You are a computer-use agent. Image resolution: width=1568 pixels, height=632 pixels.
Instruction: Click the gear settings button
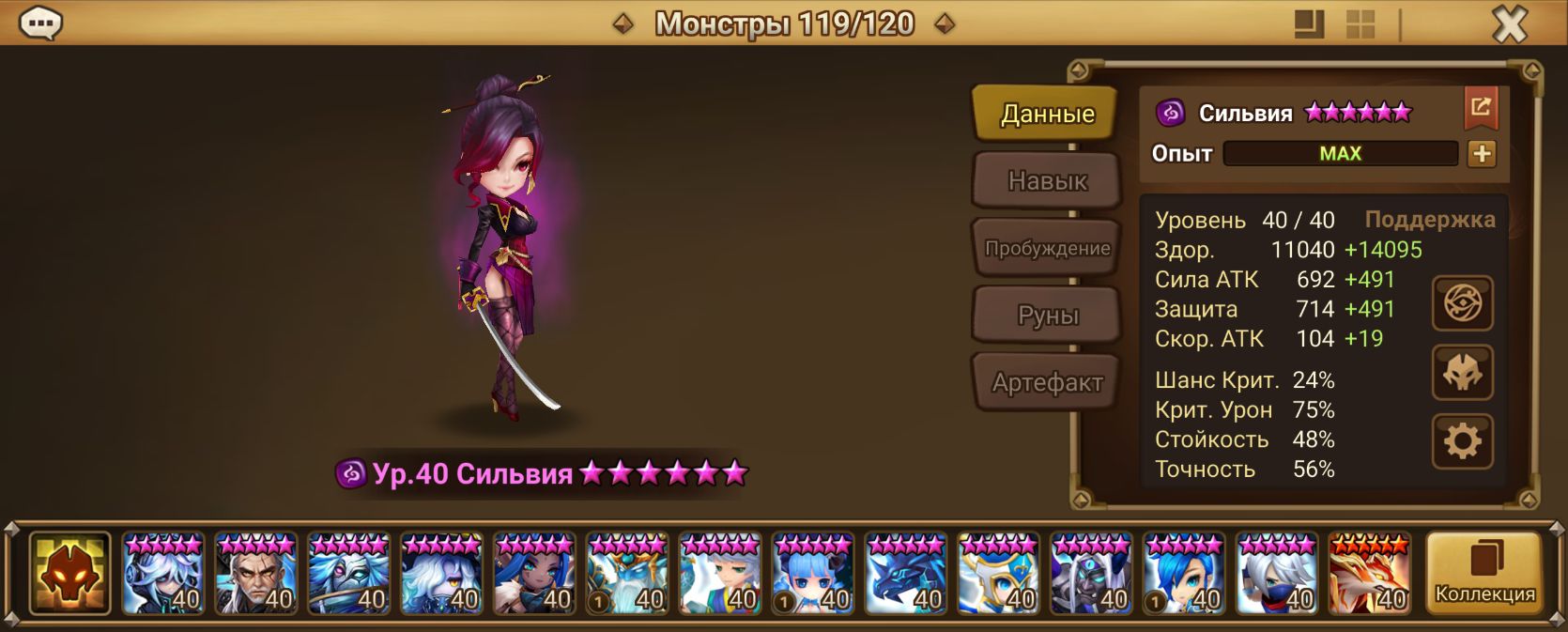[1462, 440]
